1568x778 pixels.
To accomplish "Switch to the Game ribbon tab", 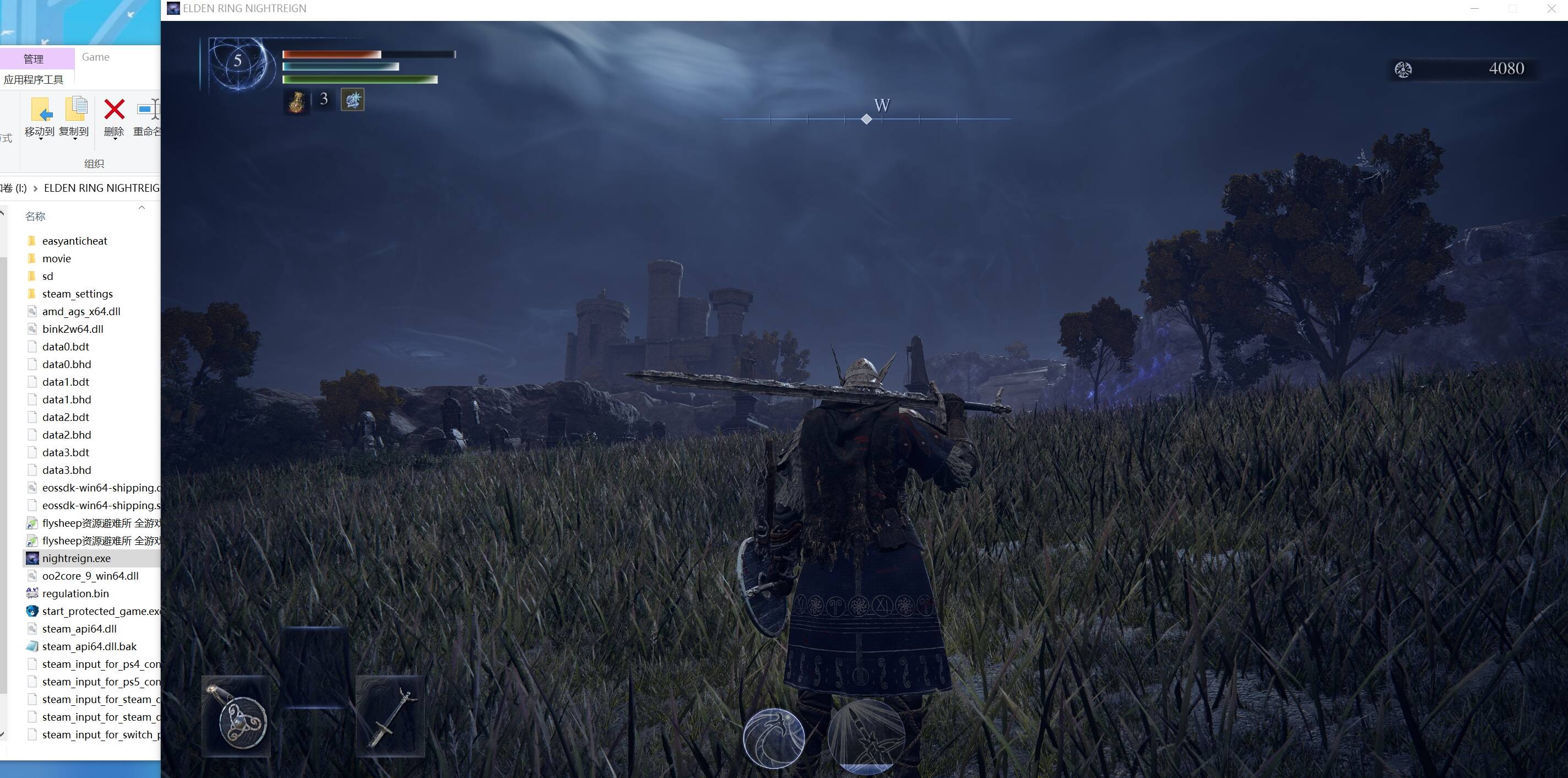I will pos(96,57).
